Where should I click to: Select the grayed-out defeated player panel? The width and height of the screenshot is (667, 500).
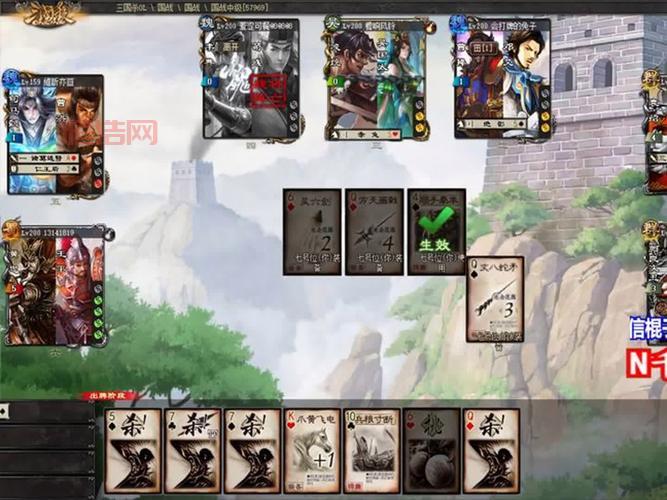[250, 80]
